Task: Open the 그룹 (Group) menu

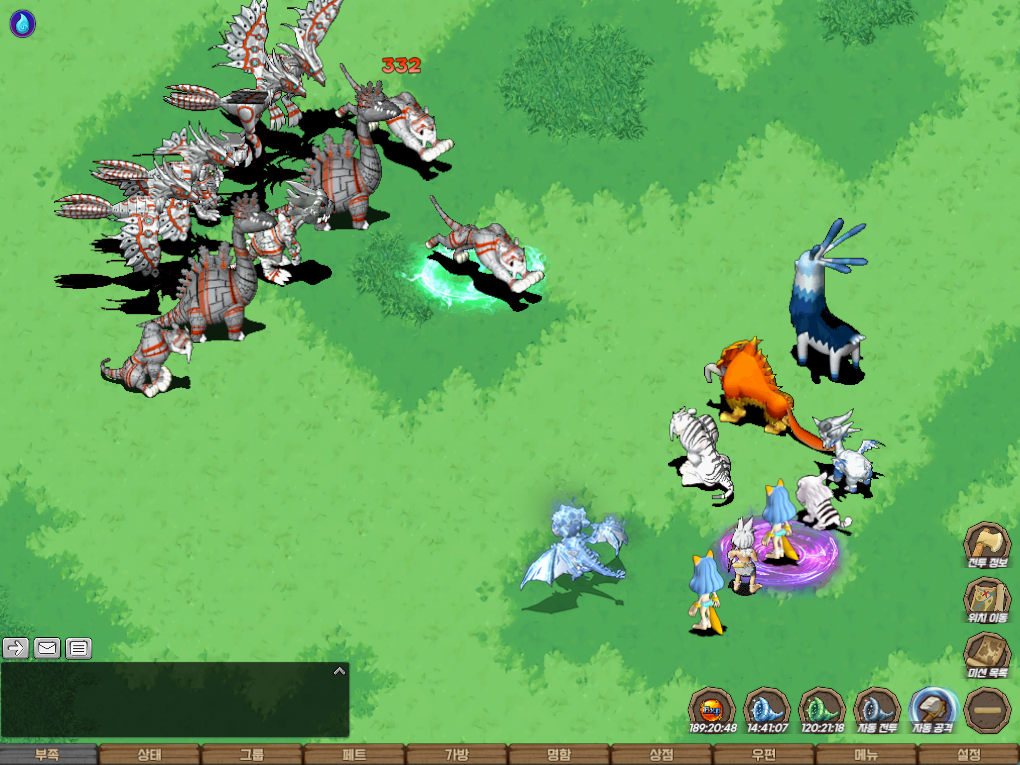Action: click(252, 755)
